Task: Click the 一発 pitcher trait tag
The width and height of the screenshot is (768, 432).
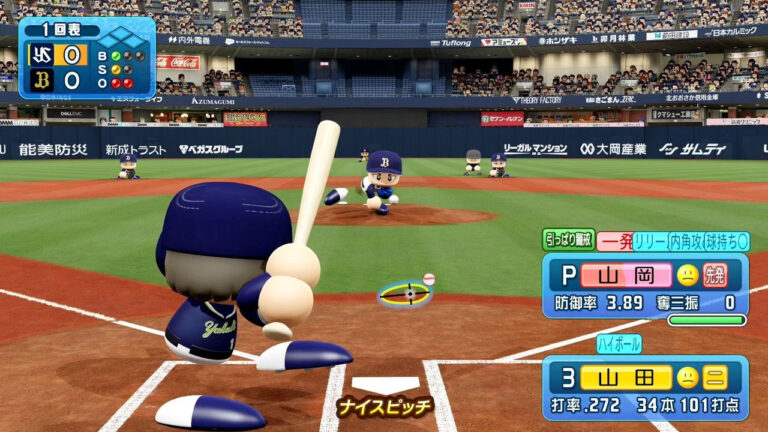Action: point(613,241)
